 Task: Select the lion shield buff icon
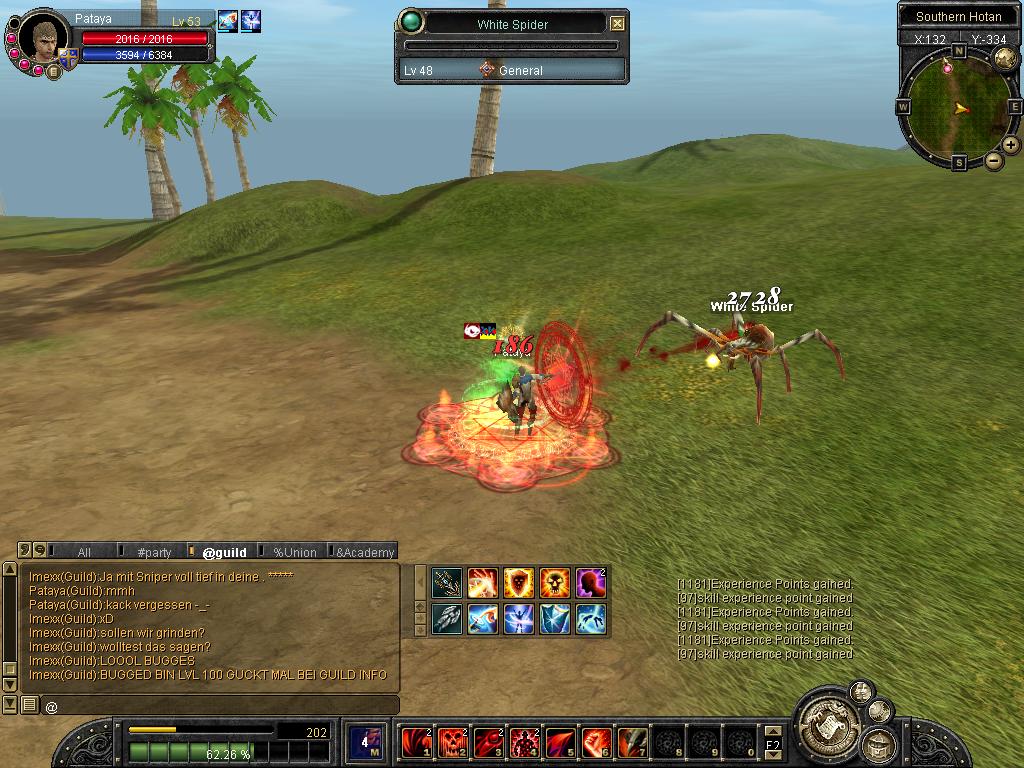point(518,582)
